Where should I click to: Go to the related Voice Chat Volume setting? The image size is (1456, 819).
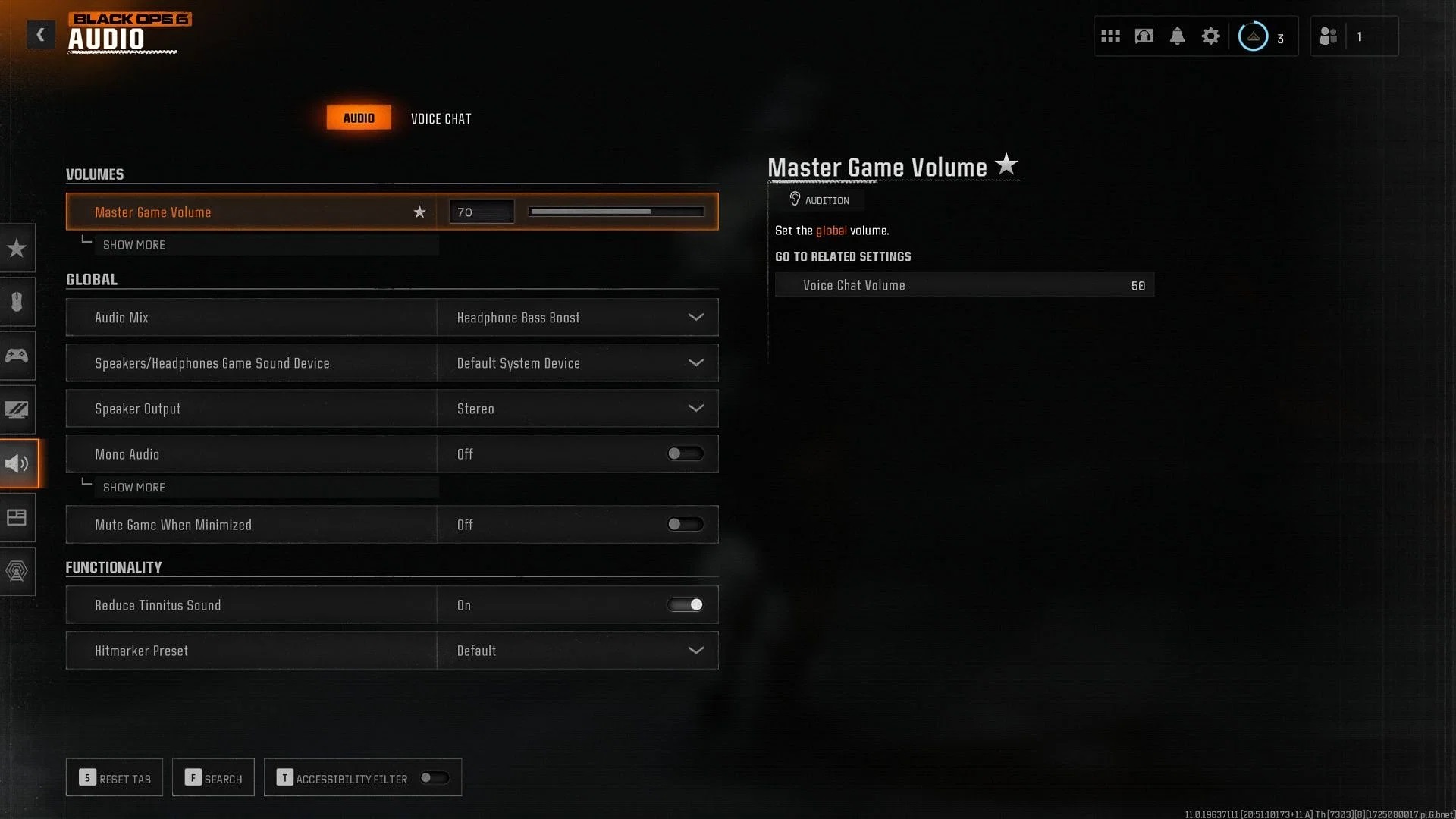click(964, 285)
